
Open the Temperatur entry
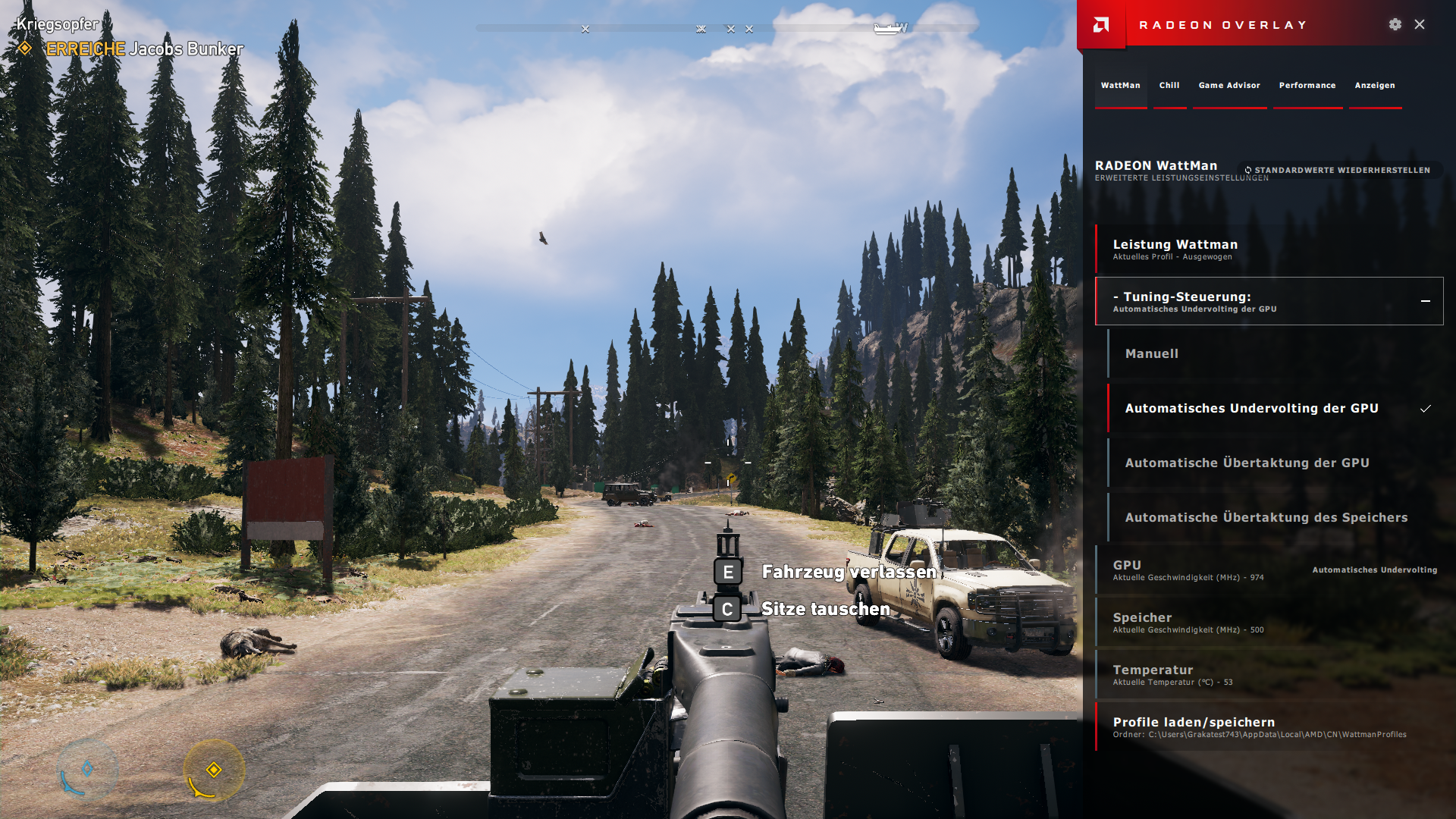tap(1268, 675)
